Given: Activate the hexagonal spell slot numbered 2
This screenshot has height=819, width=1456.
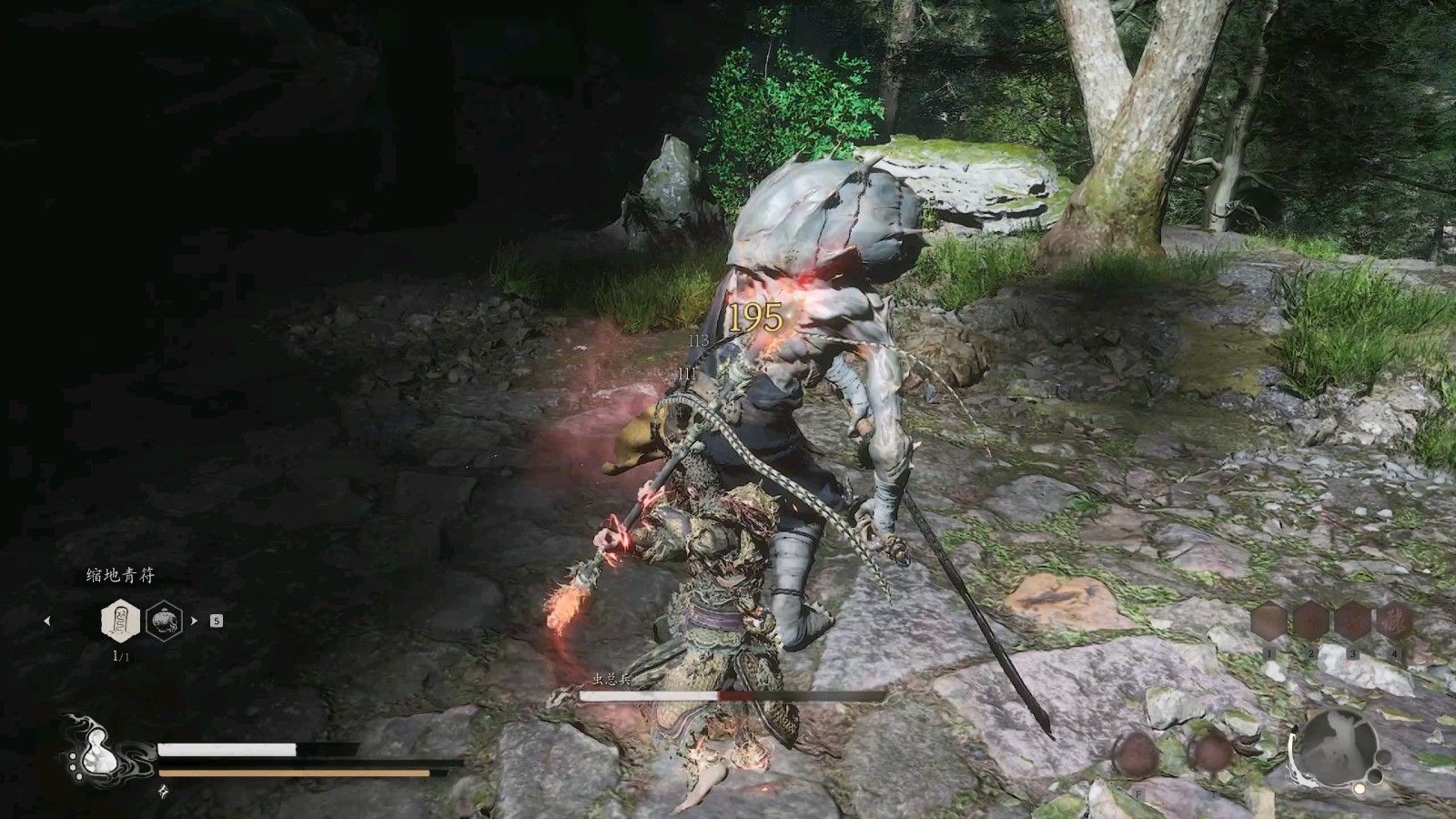Looking at the screenshot, I should coord(1311,623).
